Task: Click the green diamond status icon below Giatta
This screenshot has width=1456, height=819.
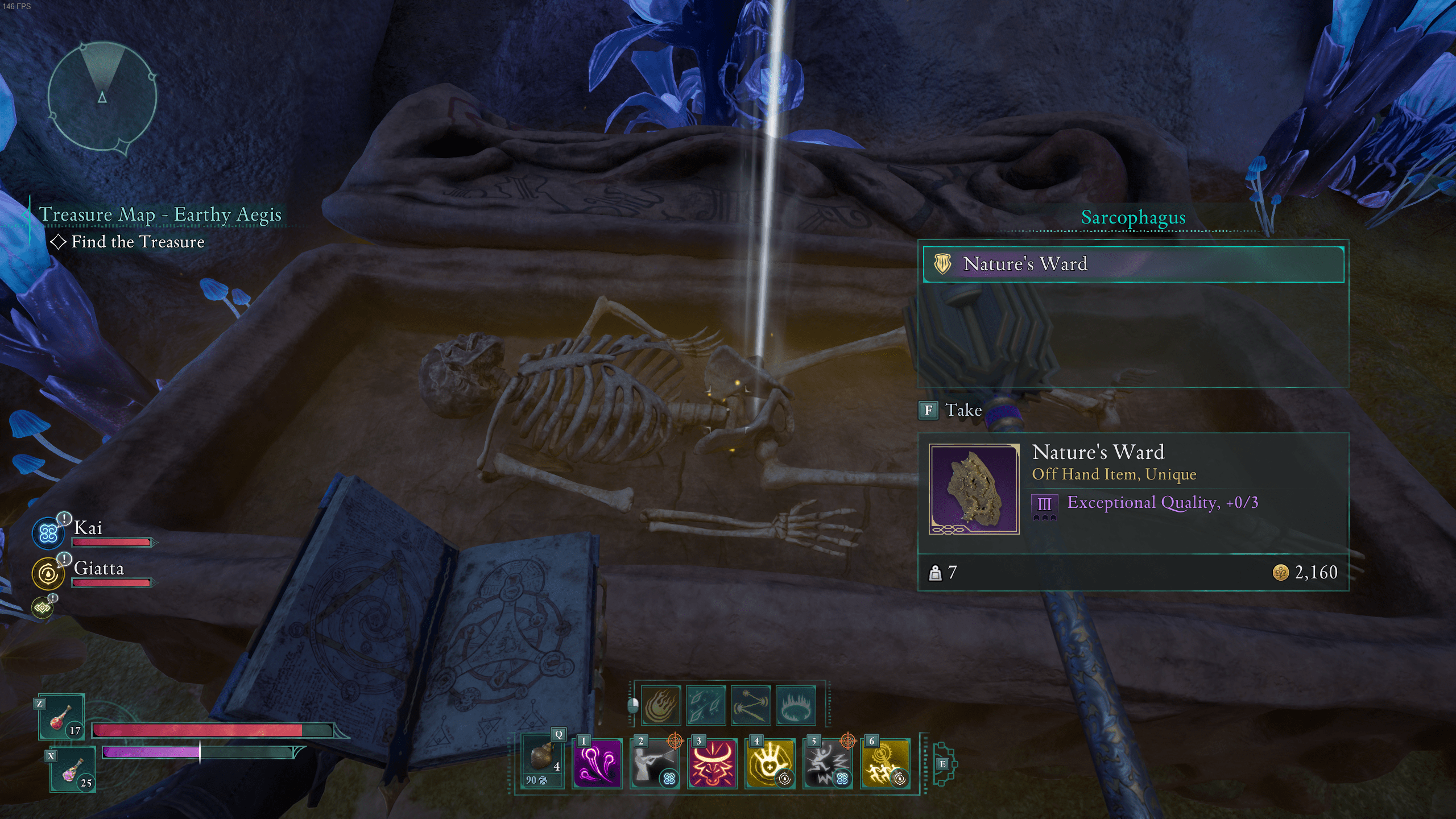Action: pyautogui.click(x=42, y=608)
